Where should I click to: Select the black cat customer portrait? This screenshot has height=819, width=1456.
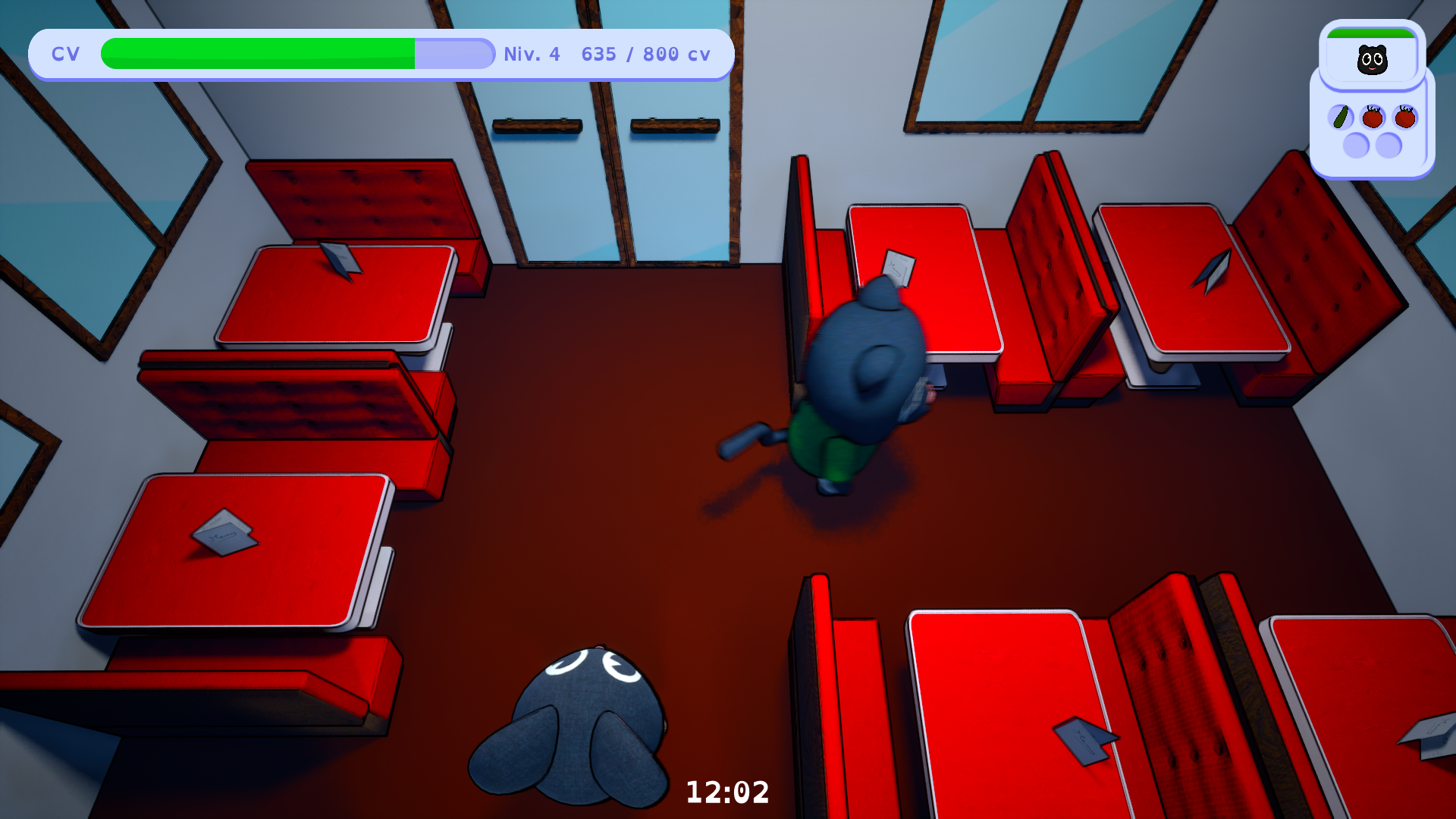1372,60
